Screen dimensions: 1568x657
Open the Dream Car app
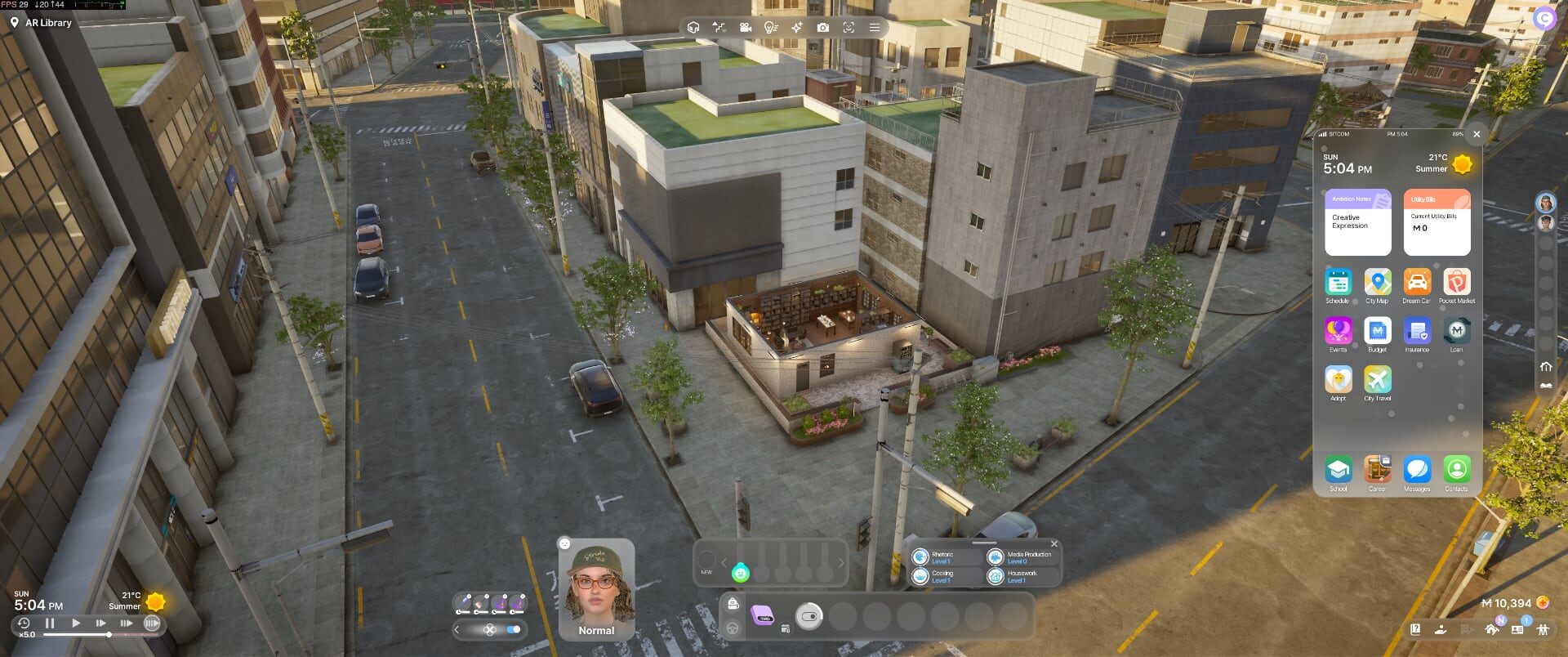pos(1417,283)
